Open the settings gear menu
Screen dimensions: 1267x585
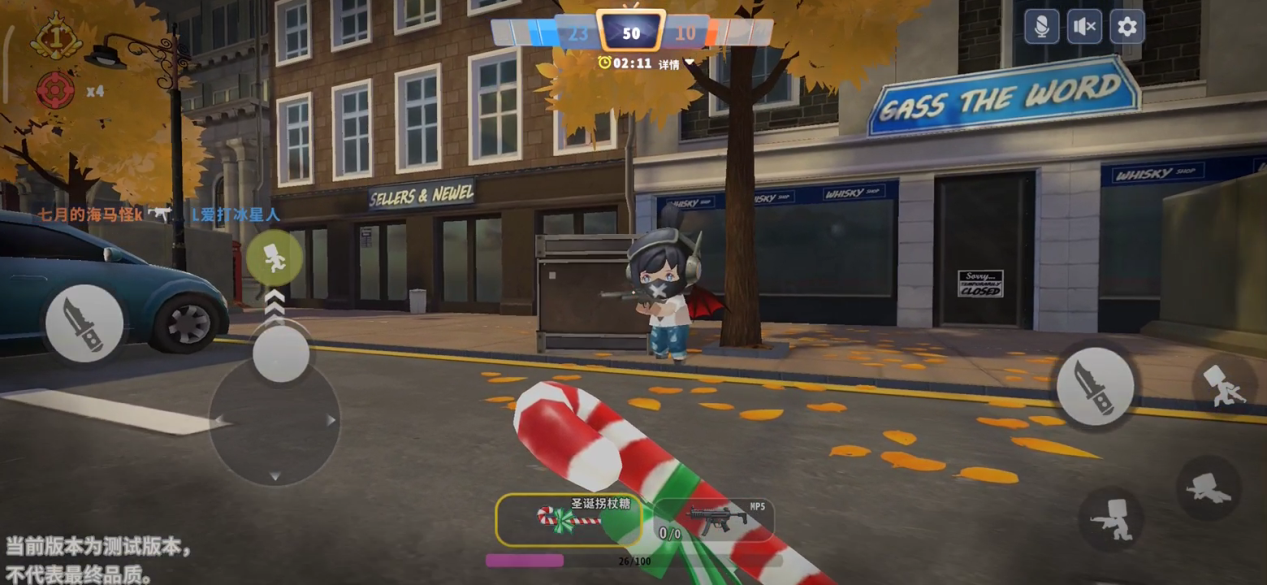click(1127, 27)
